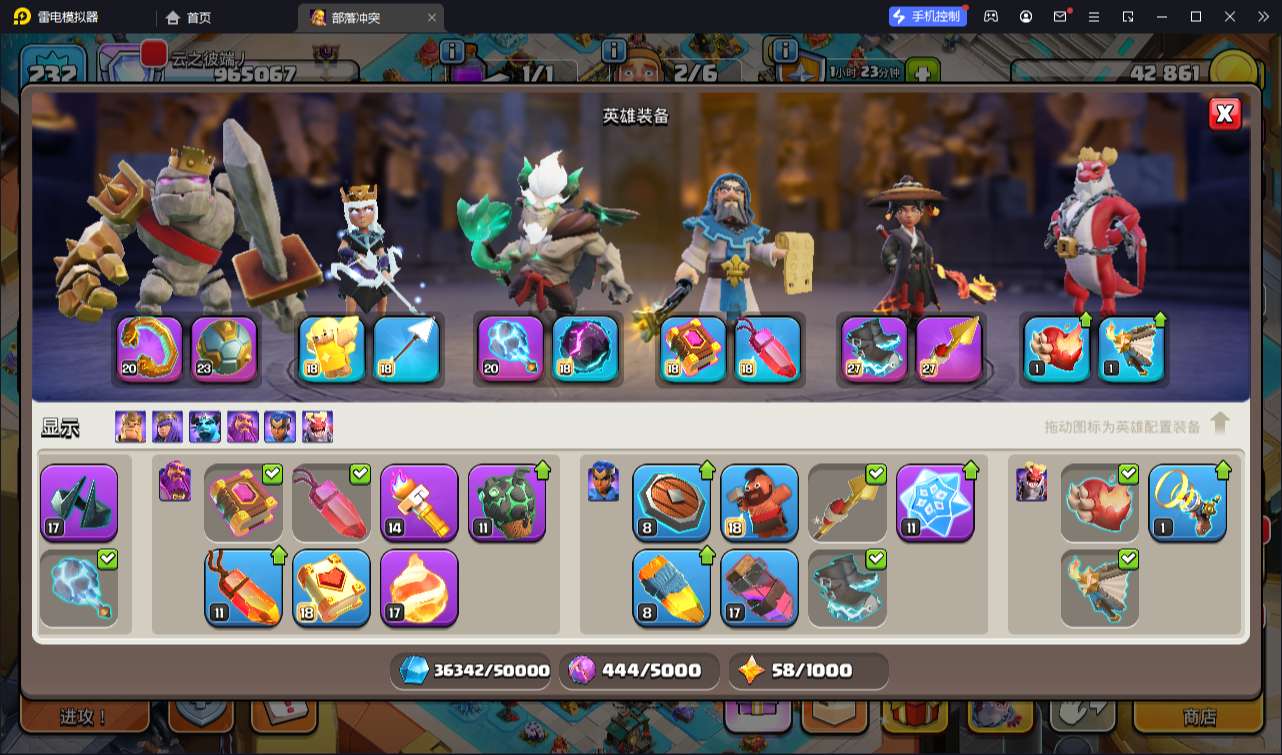Select the equipped yellow healer puppet
This screenshot has height=755, width=1282.
(332, 349)
